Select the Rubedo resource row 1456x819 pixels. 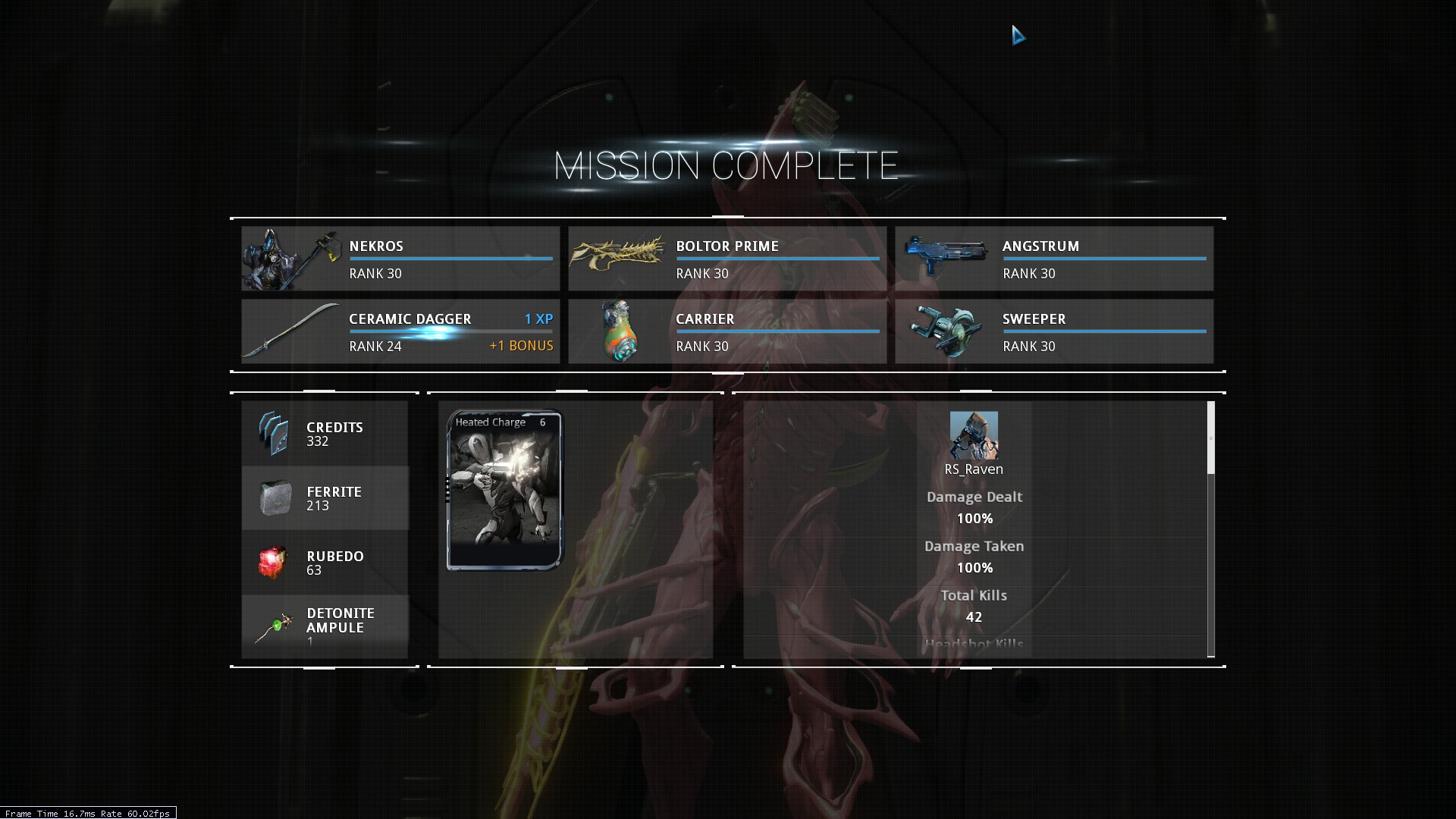point(325,563)
